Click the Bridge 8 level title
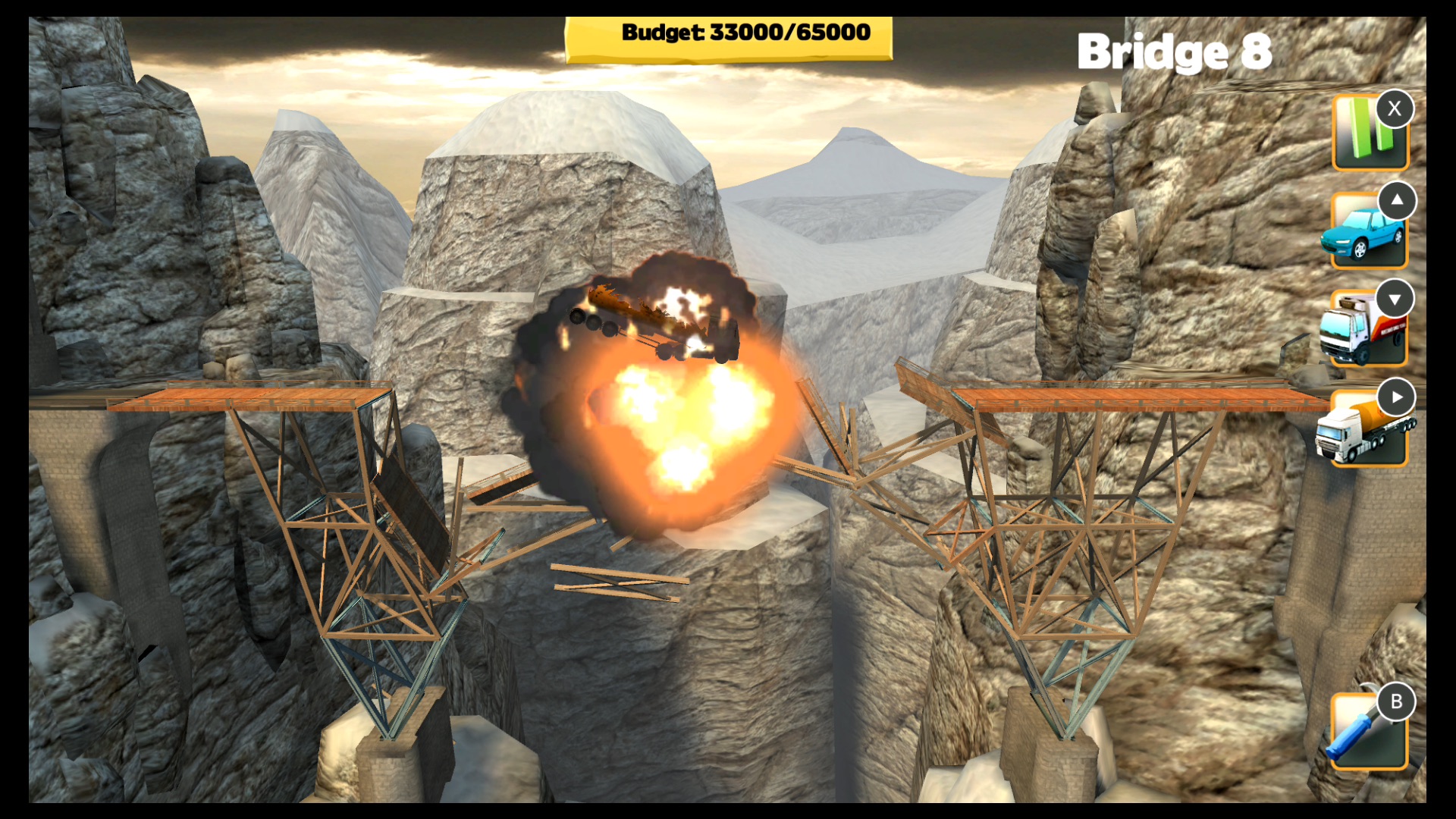This screenshot has width=1456, height=819. (1175, 52)
